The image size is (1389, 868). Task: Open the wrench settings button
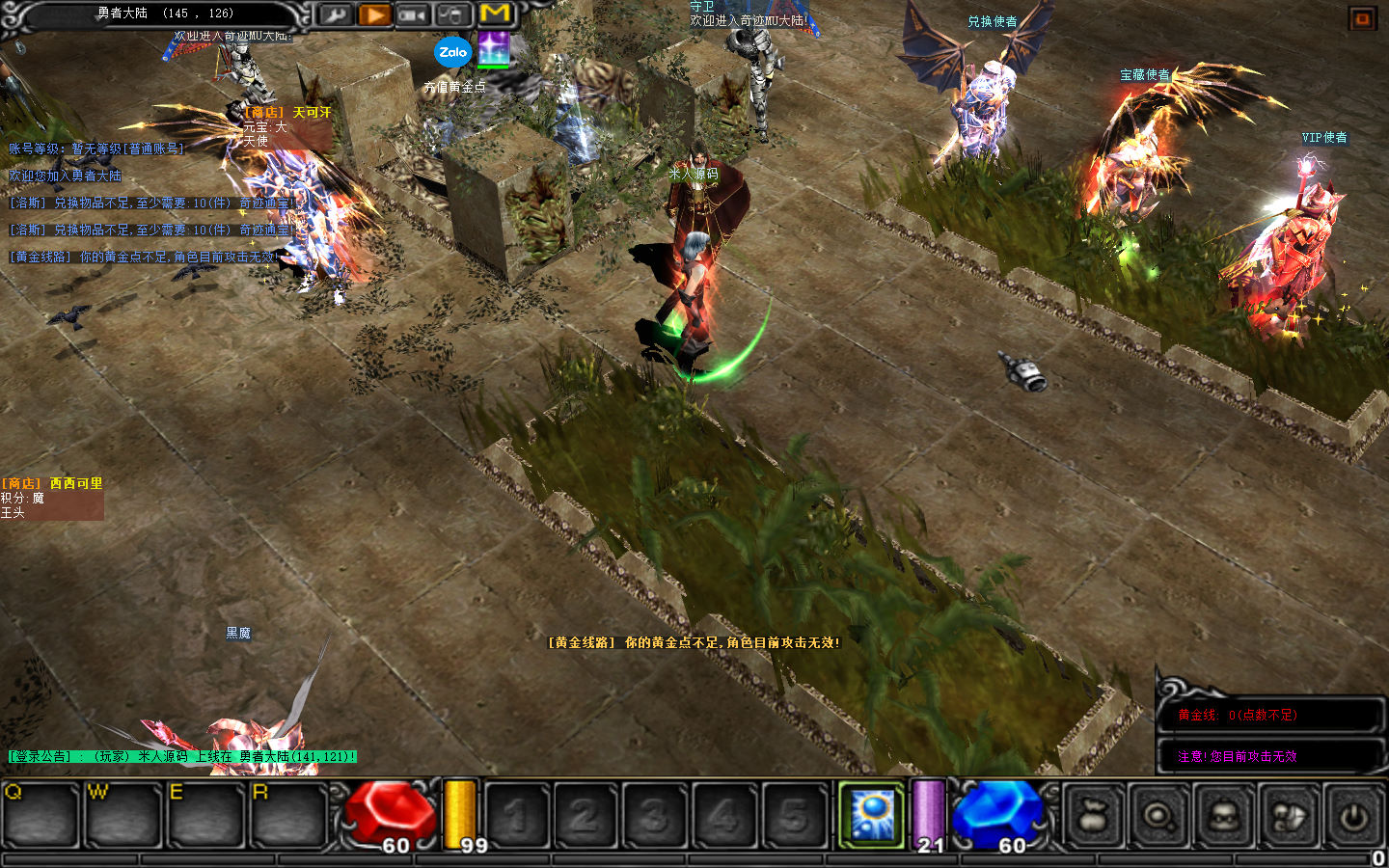pyautogui.click(x=335, y=14)
